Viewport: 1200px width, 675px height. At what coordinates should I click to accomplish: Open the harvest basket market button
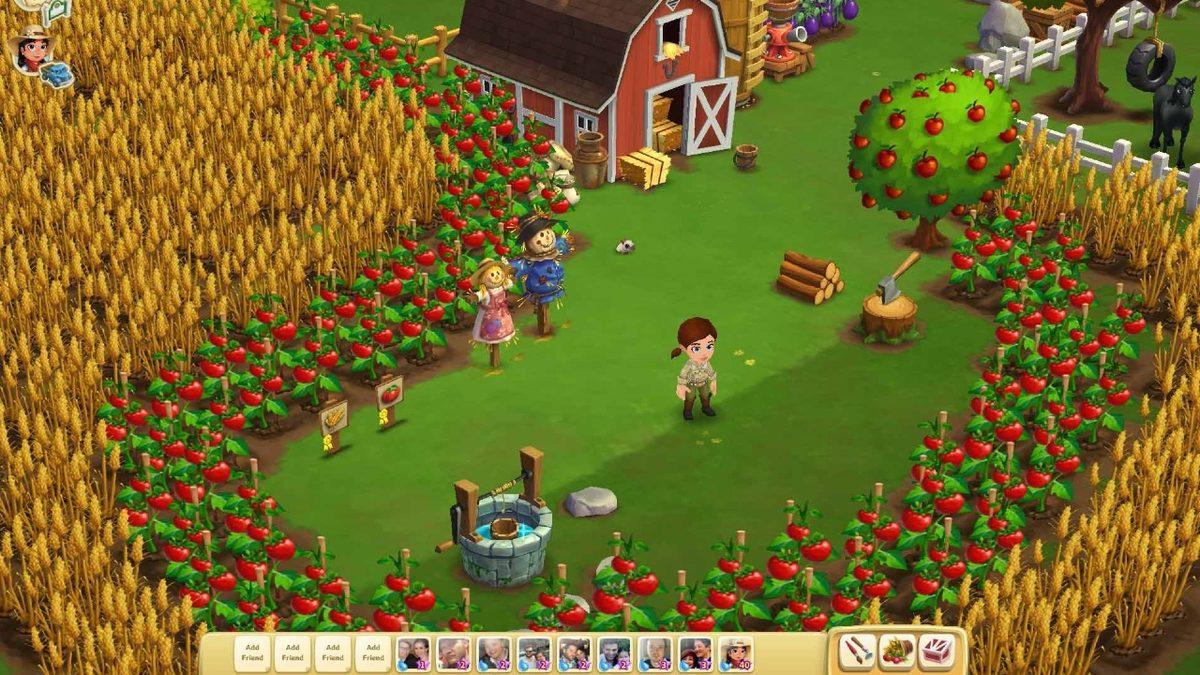[897, 651]
